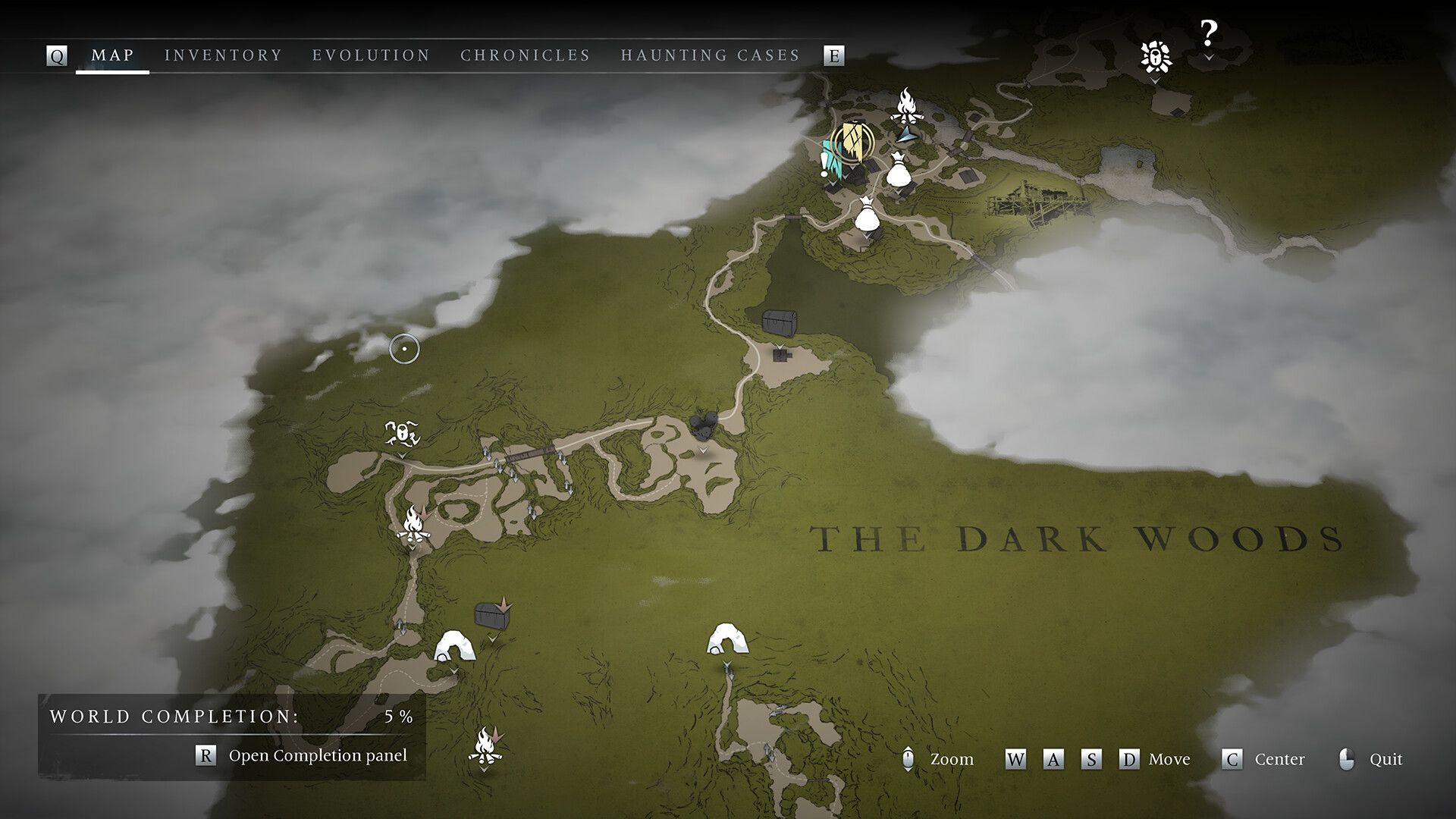1456x819 pixels.
Task: Switch to the Inventory tab
Action: 224,55
